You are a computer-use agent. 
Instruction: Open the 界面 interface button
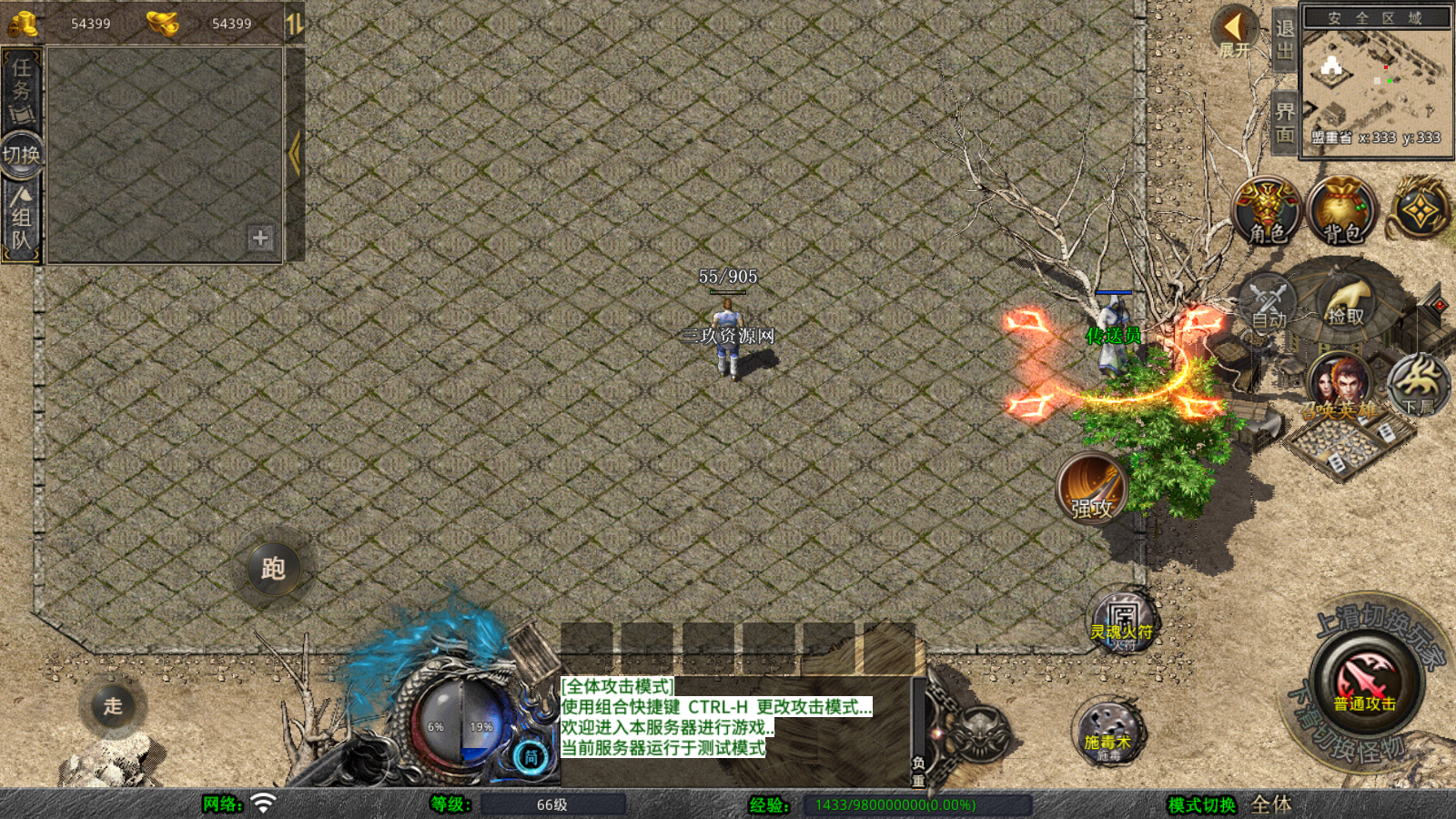pos(1284,123)
